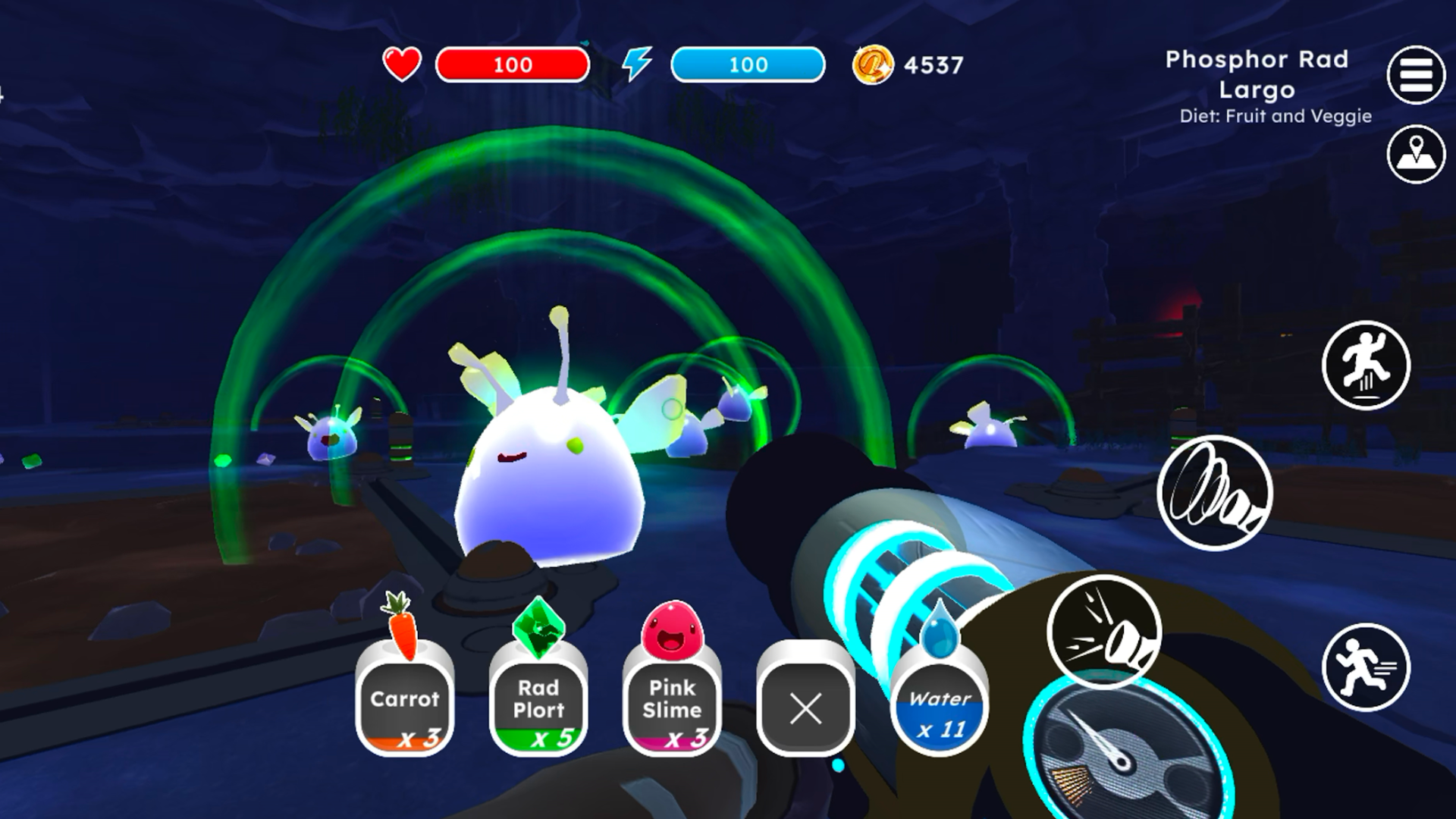Fire the vacpack shoot button
The image size is (1456, 819).
1104,632
